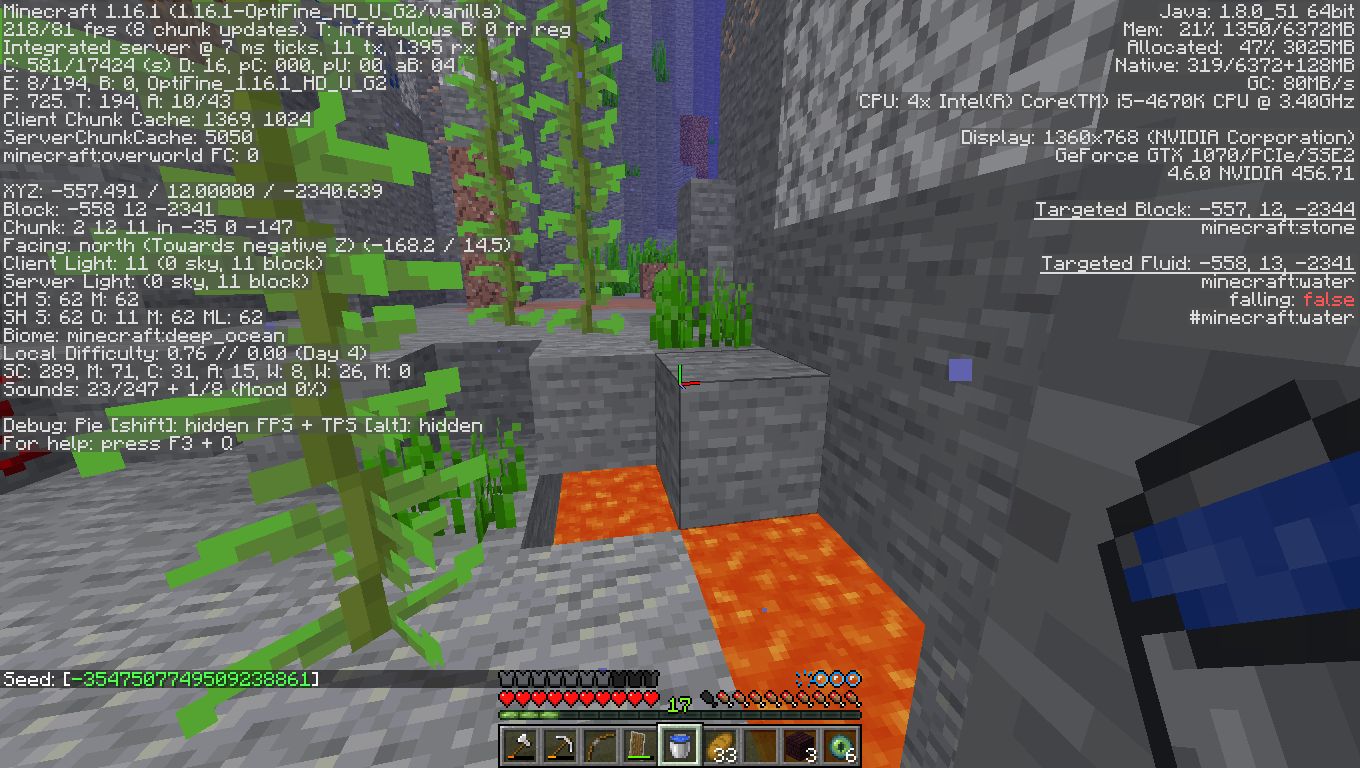Click the minecraft:water fluid label
This screenshot has height=768, width=1360.
click(1275, 281)
